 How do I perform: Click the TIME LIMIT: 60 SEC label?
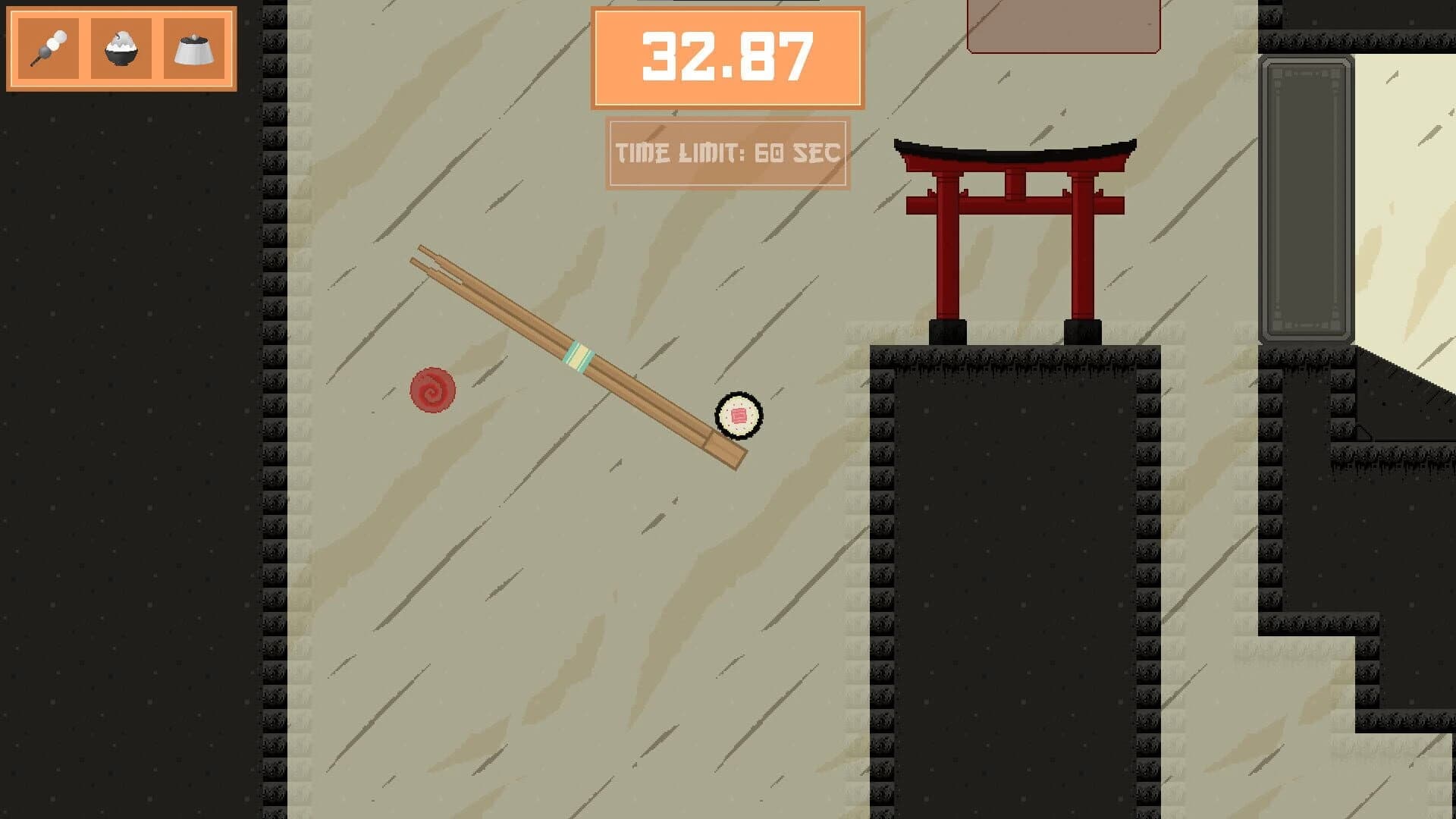tap(728, 152)
